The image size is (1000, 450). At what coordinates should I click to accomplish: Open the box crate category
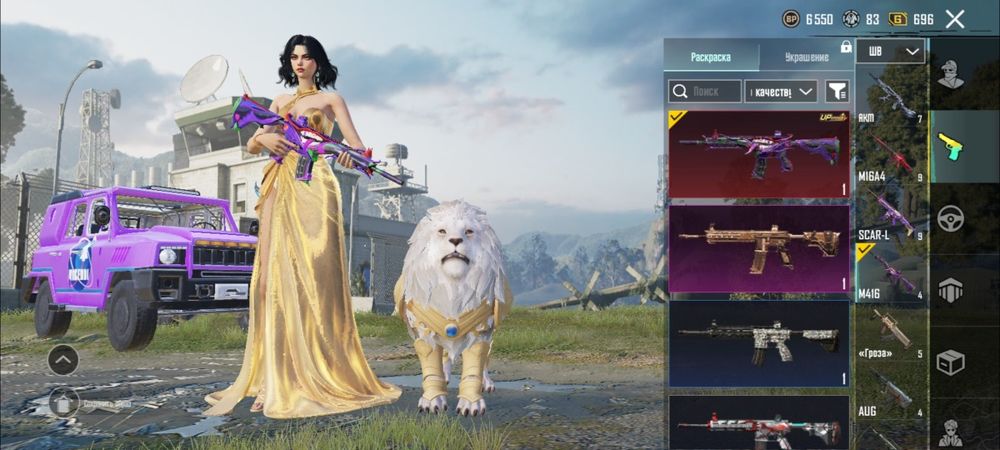950,361
